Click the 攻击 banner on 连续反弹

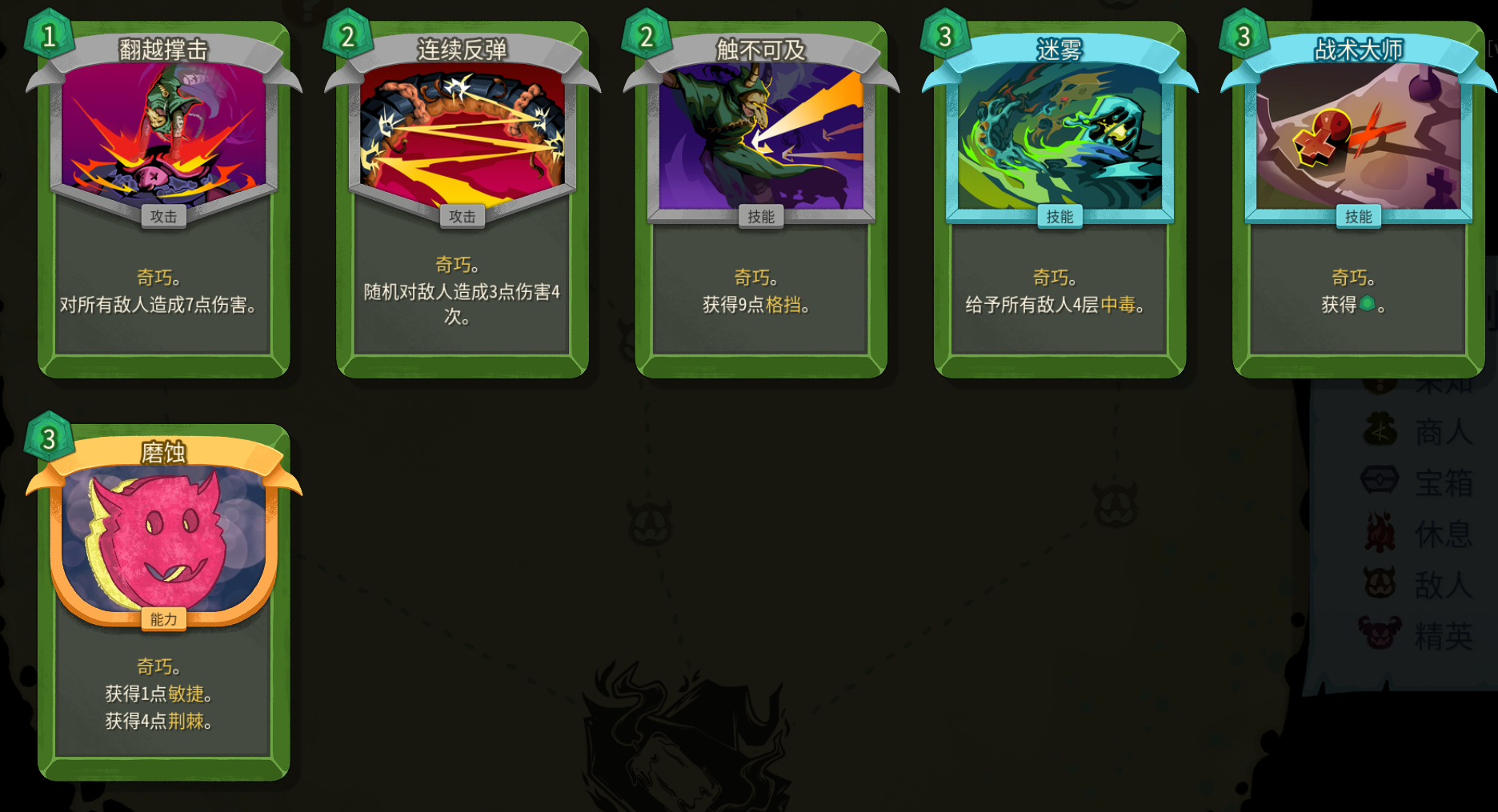point(463,216)
